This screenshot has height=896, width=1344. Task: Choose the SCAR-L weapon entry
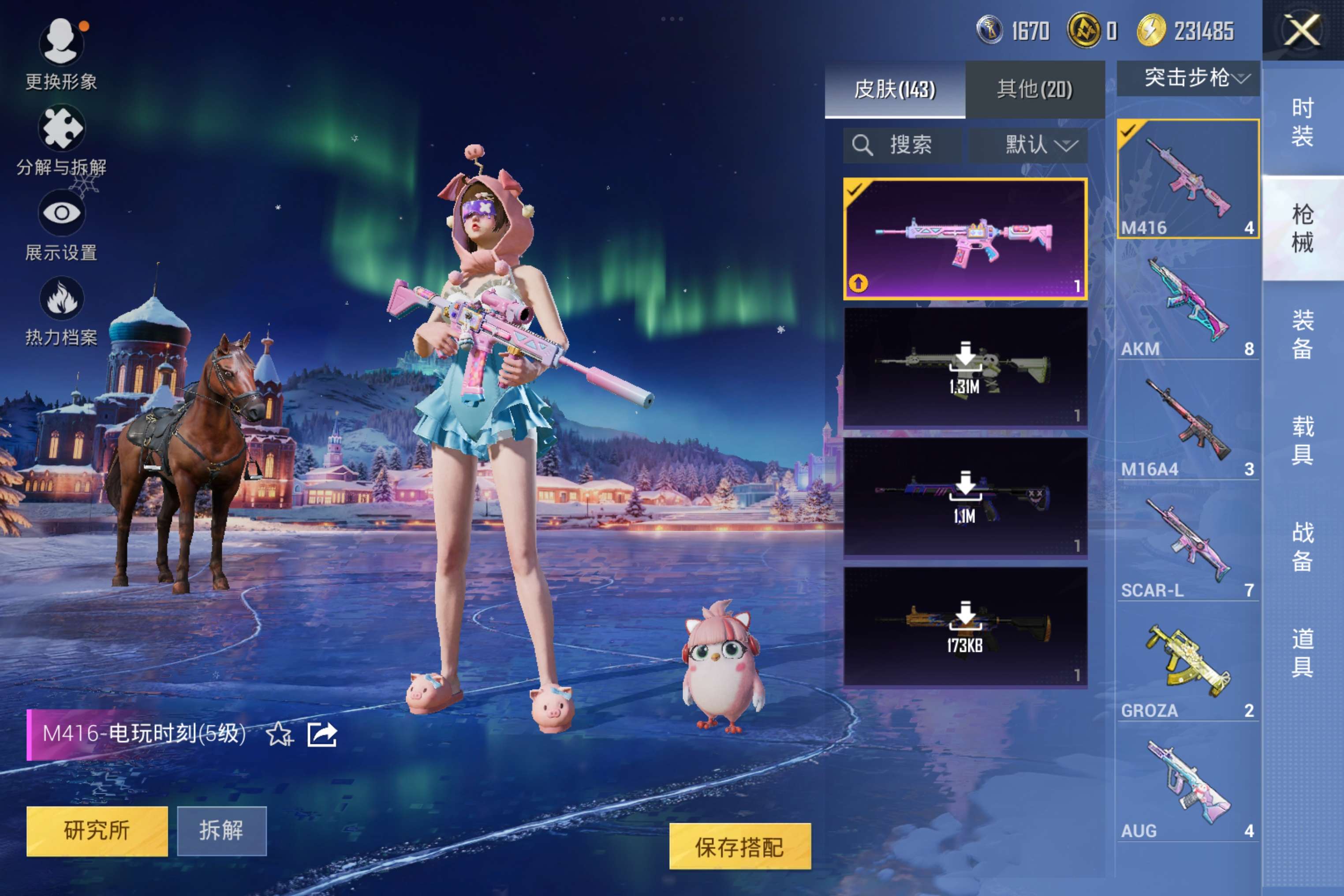1187,547
